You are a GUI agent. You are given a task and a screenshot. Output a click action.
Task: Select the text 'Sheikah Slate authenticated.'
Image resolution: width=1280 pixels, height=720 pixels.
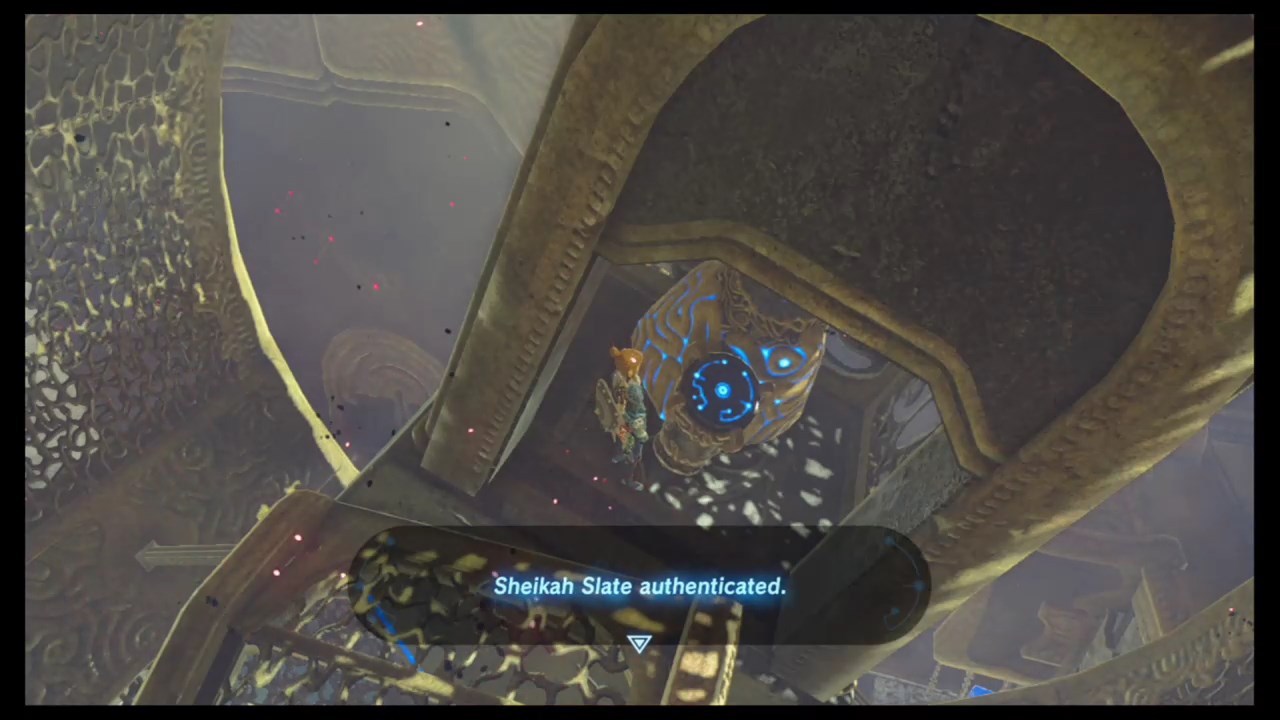(640, 587)
